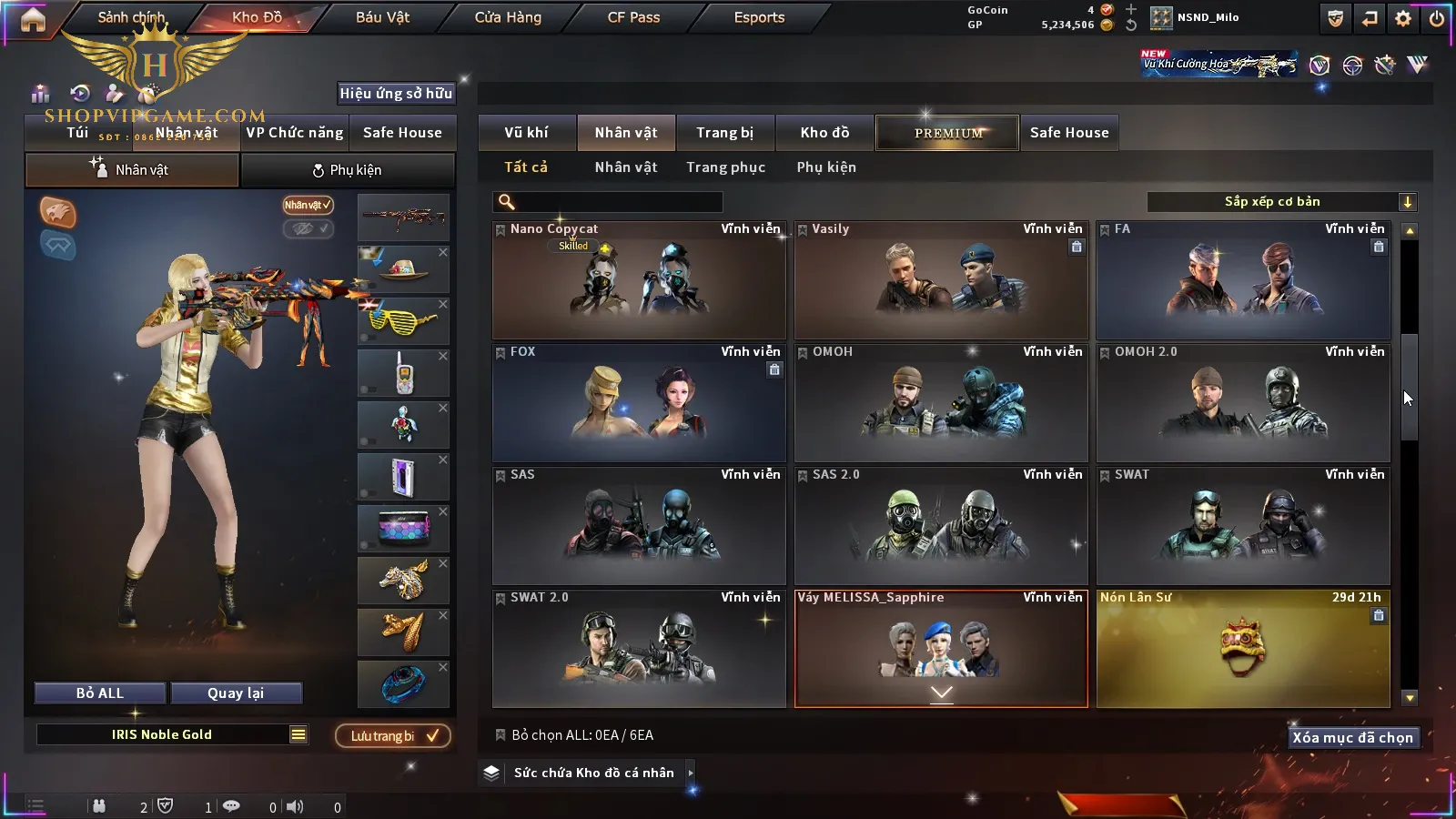The image size is (1456, 819).
Task: Open the PREMIUM tab
Action: [947, 133]
